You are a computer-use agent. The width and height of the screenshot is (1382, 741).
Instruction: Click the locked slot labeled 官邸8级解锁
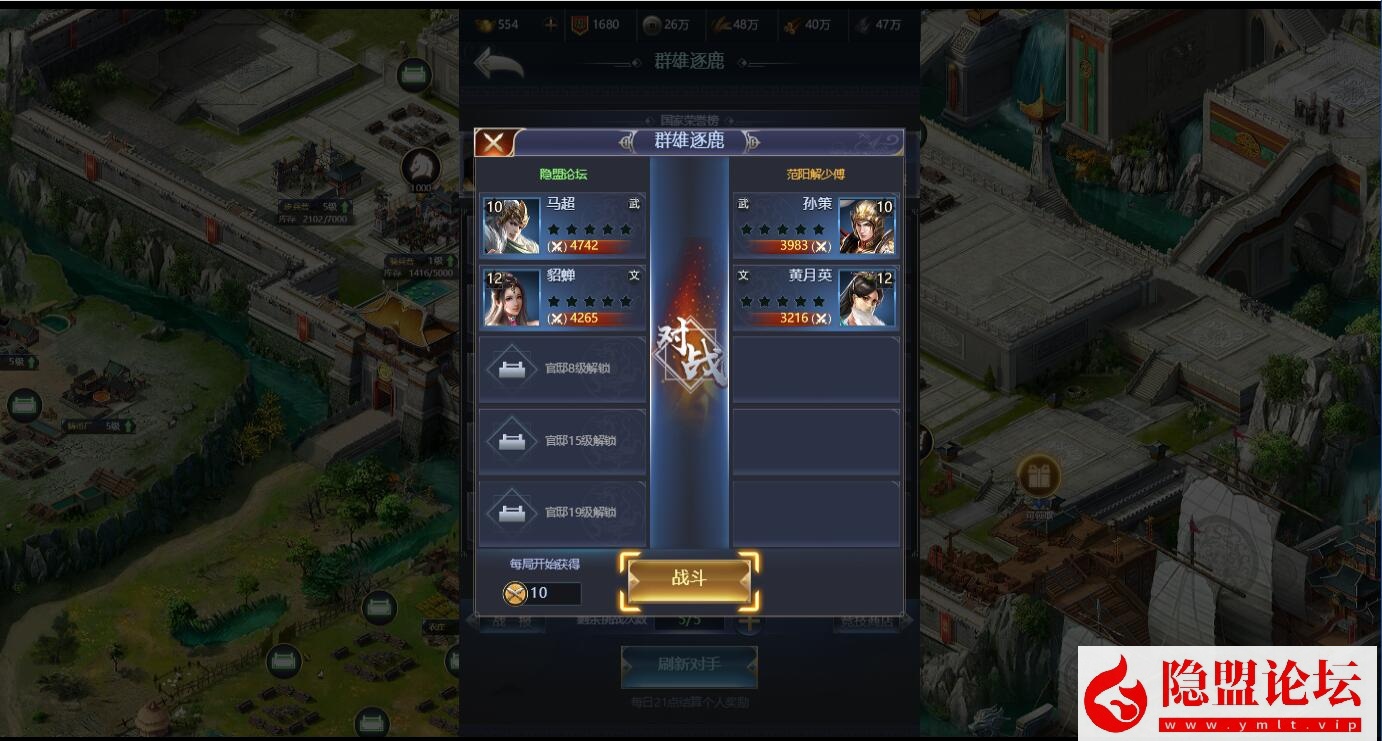coord(562,369)
